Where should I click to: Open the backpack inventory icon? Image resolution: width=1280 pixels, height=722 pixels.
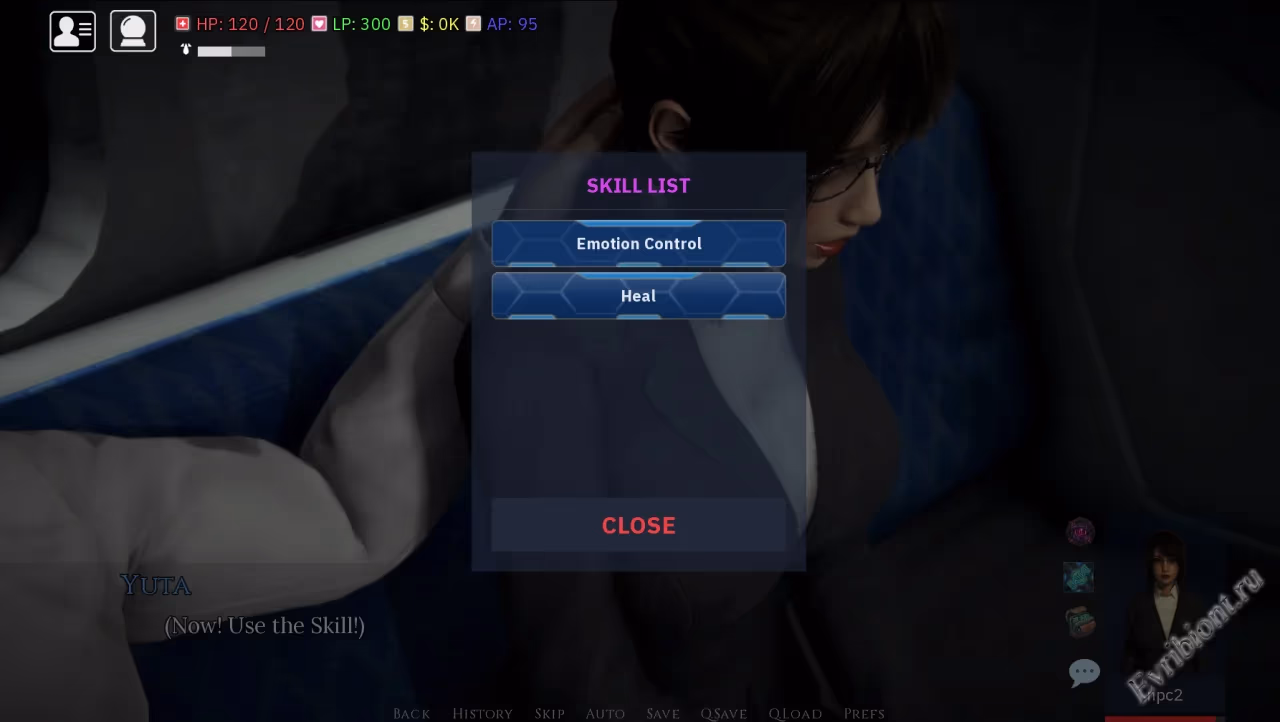1080,622
